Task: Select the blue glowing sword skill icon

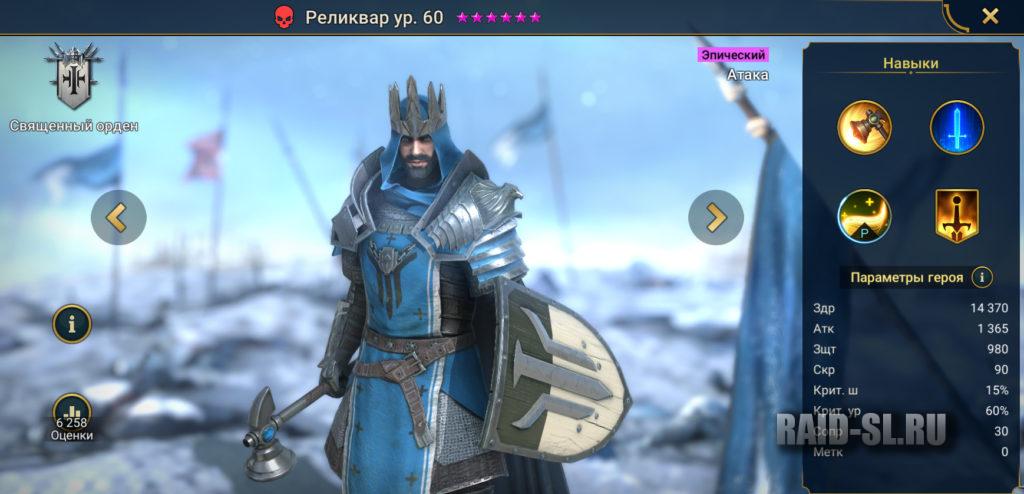Action: (957, 127)
